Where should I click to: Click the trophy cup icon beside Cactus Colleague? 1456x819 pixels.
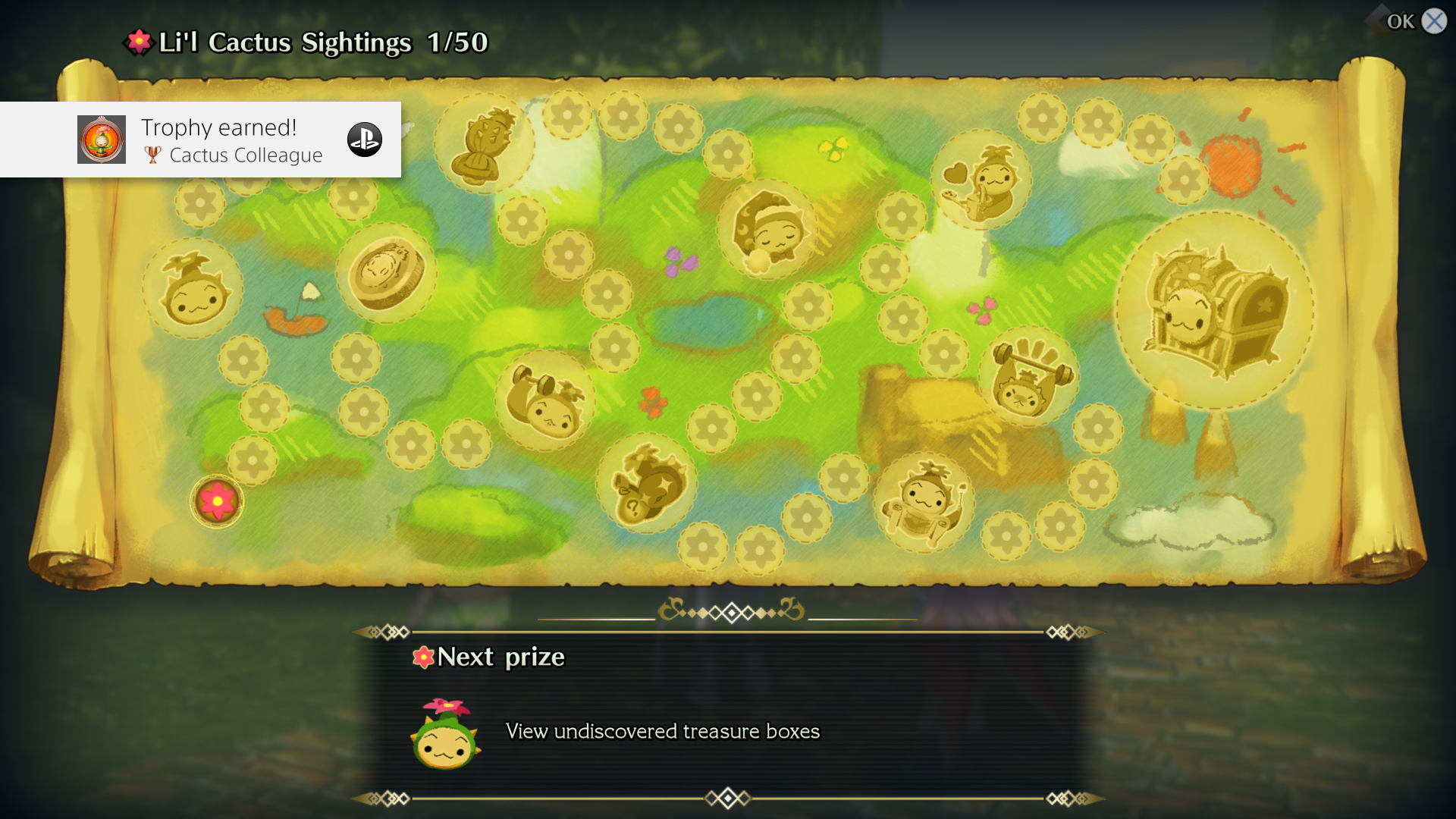pos(152,155)
